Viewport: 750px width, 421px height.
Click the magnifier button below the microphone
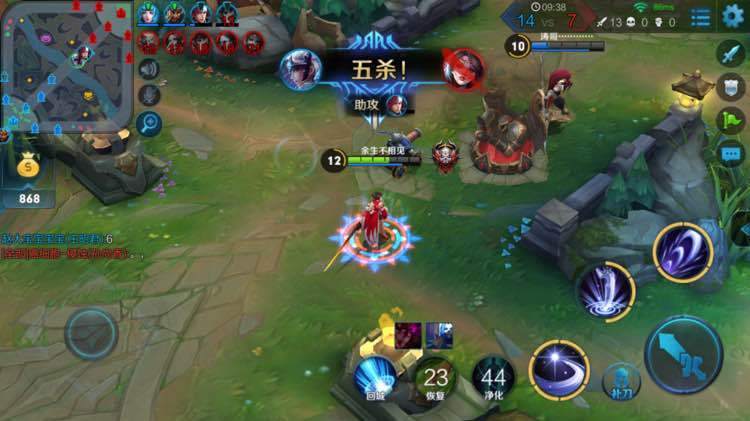coord(149,123)
